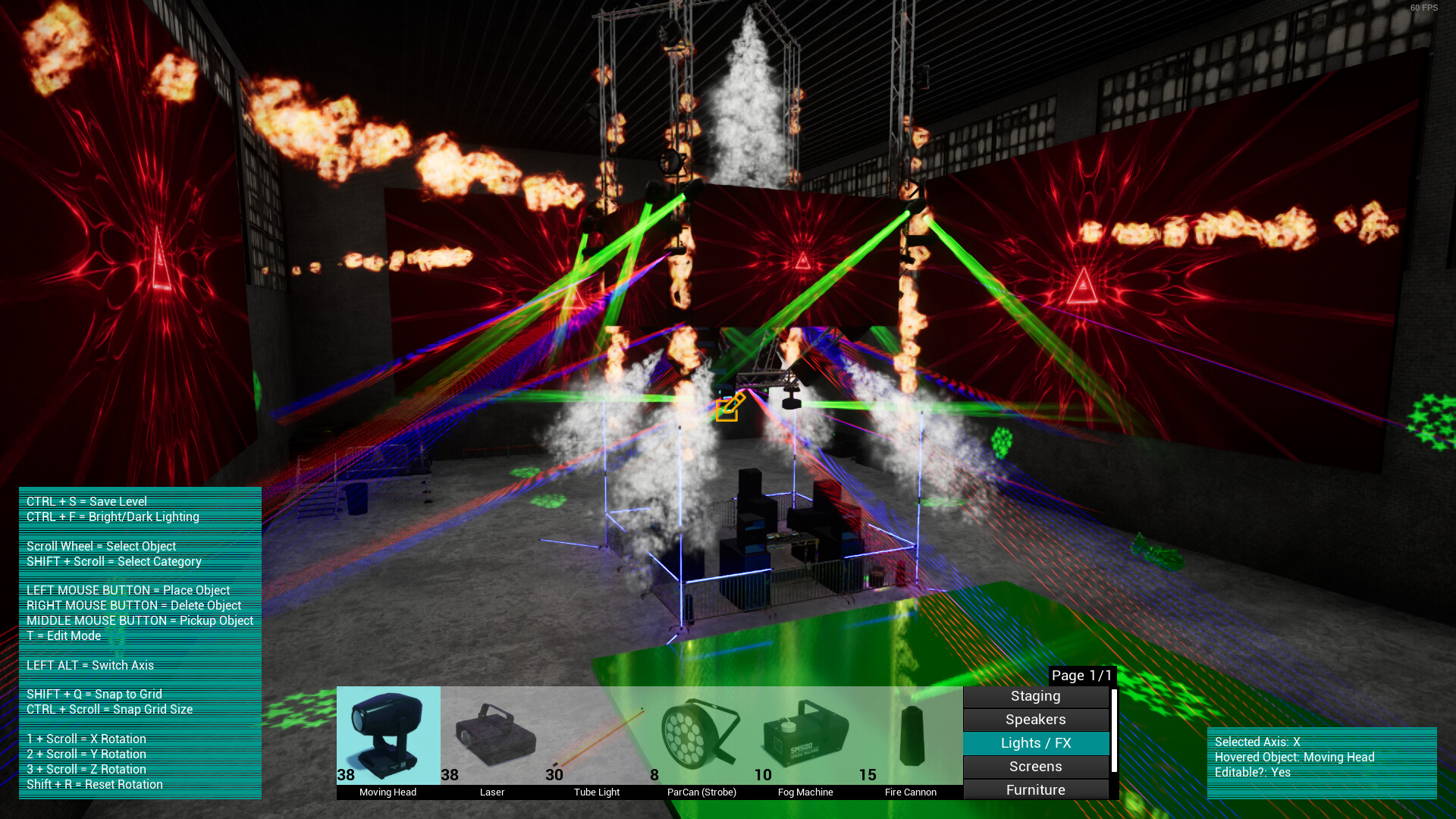The image size is (1456, 819).
Task: Open the Furniture category
Action: point(1035,790)
